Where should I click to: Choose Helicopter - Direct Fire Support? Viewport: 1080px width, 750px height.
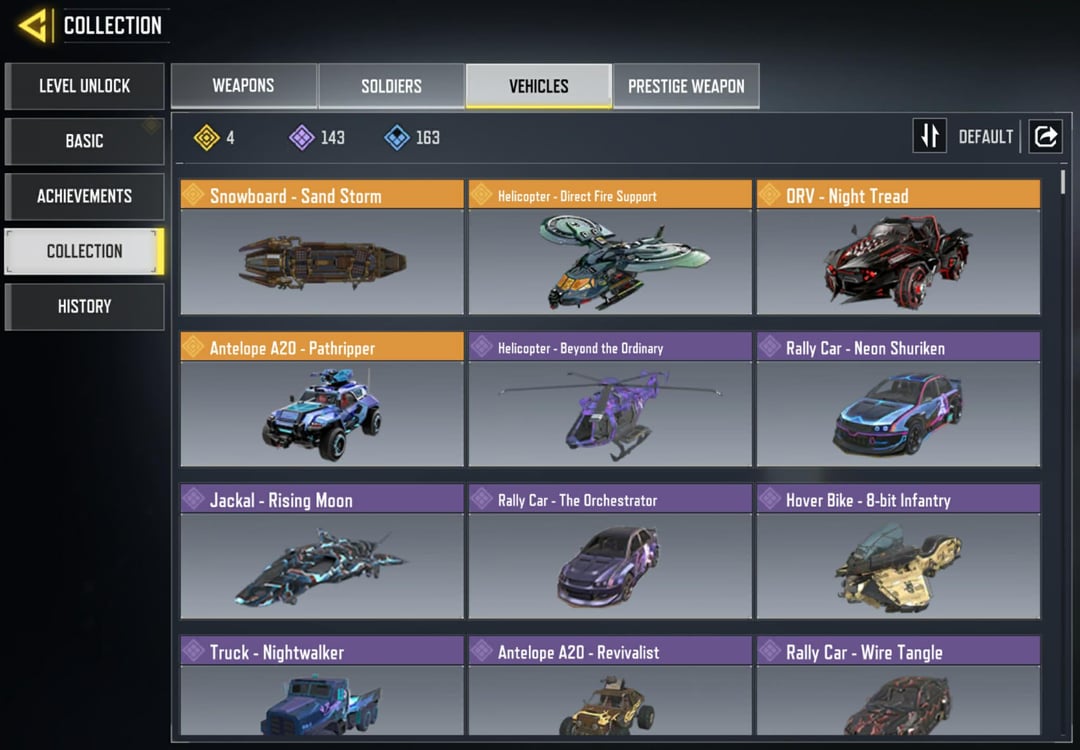[610, 248]
